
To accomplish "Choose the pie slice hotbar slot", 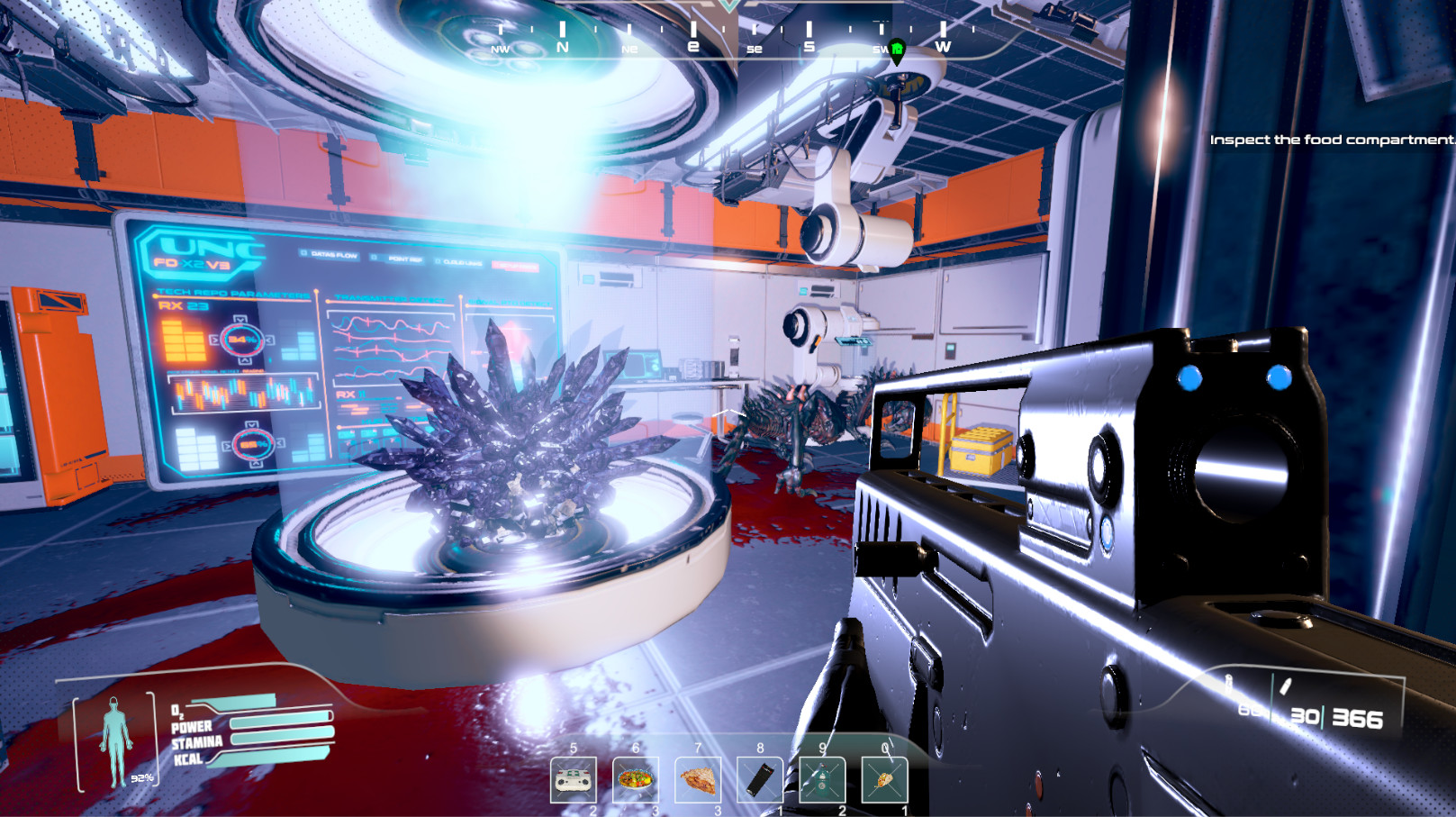I will point(698,780).
